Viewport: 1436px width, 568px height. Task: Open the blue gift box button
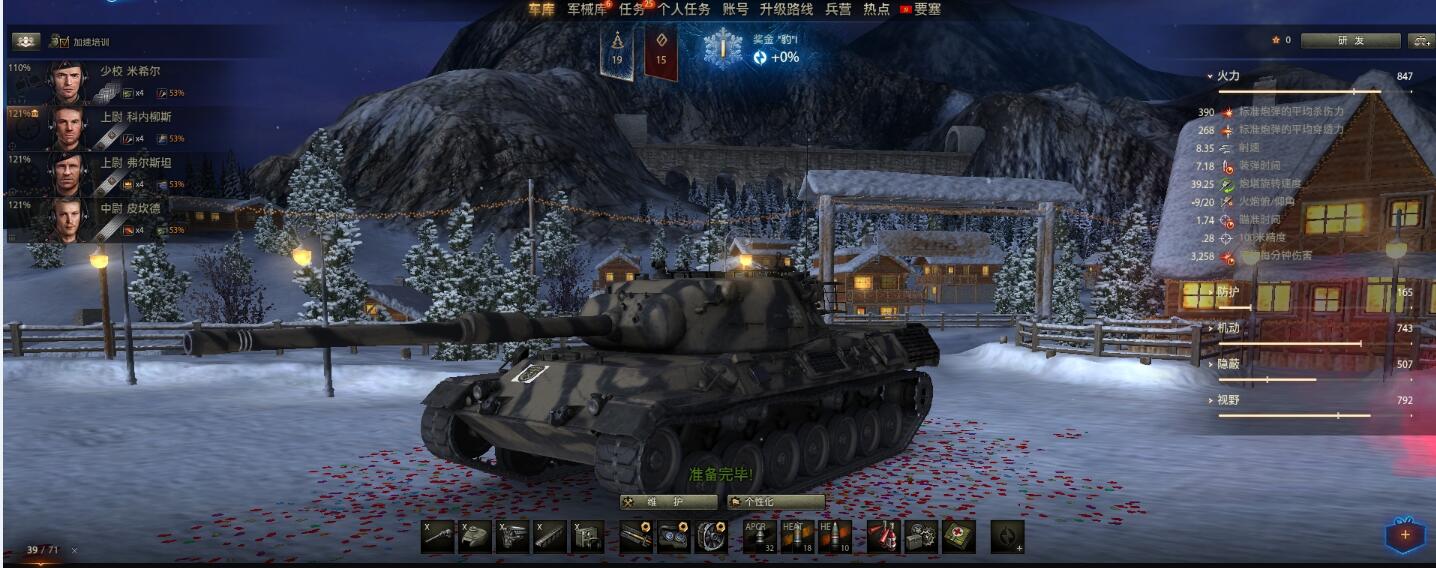pos(1404,535)
